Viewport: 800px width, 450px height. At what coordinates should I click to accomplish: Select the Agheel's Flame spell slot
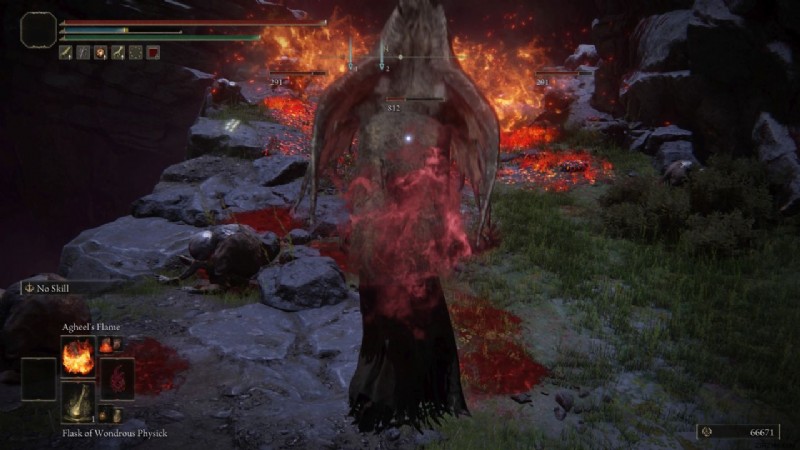pos(78,356)
